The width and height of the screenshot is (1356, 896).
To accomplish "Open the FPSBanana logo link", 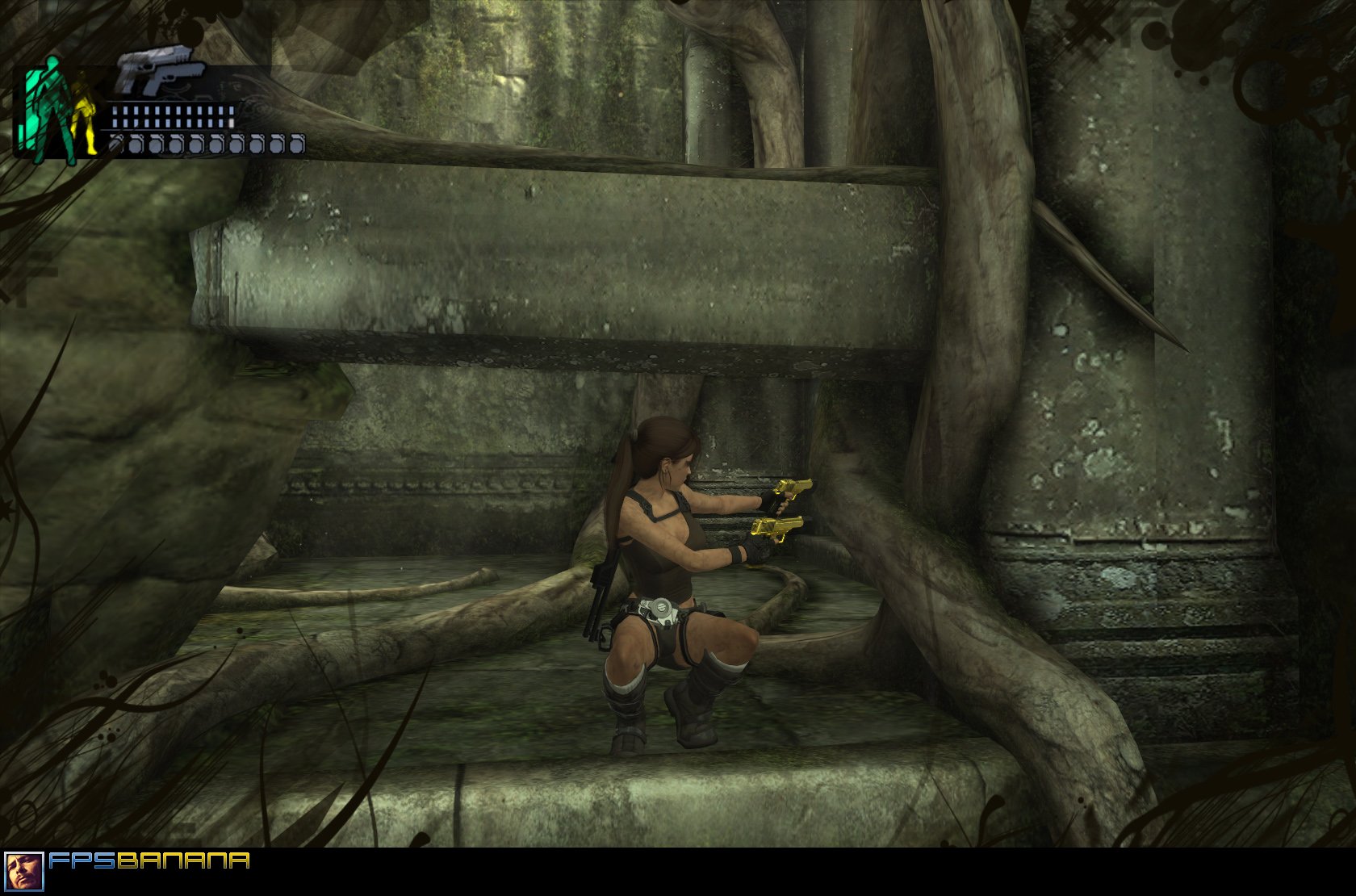I will coord(149,860).
